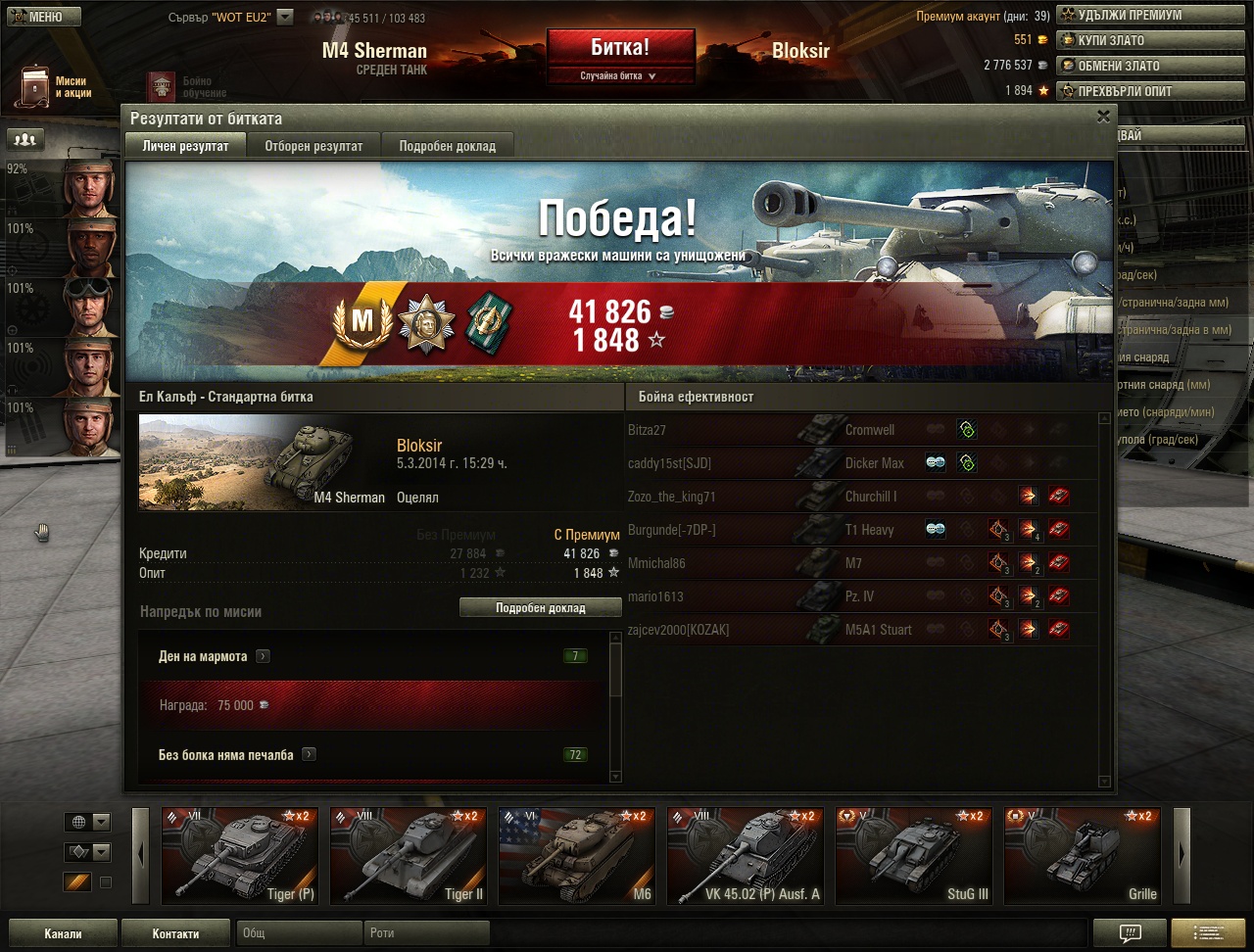Click the Подробен доклад button under credits
1254x952 pixels.
(540, 608)
